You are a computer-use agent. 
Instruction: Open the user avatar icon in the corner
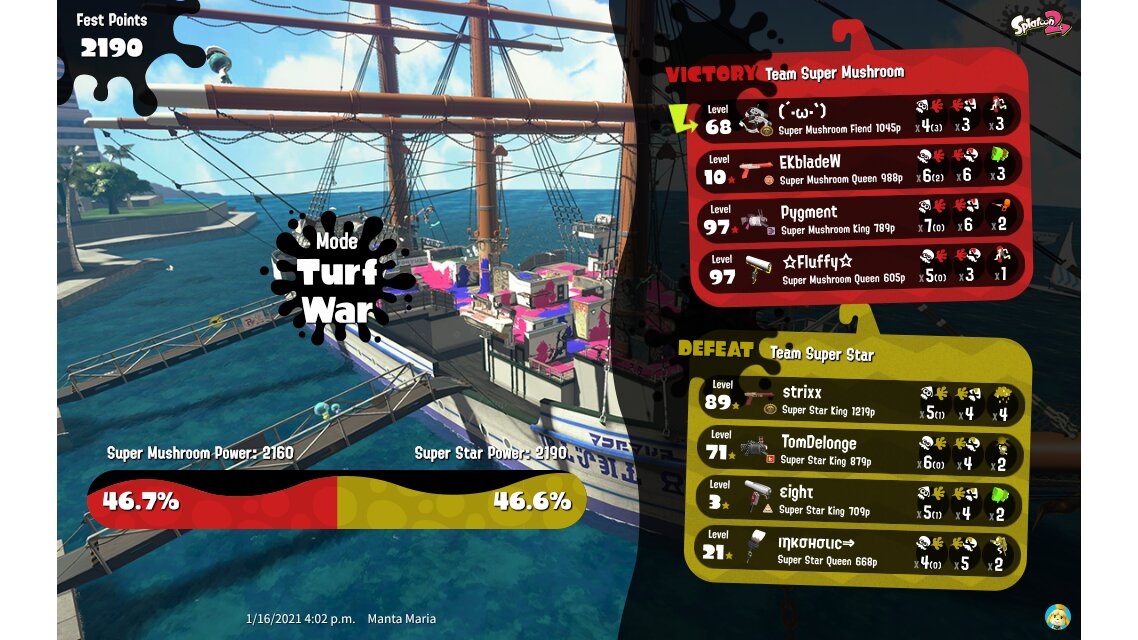(x=1058, y=615)
